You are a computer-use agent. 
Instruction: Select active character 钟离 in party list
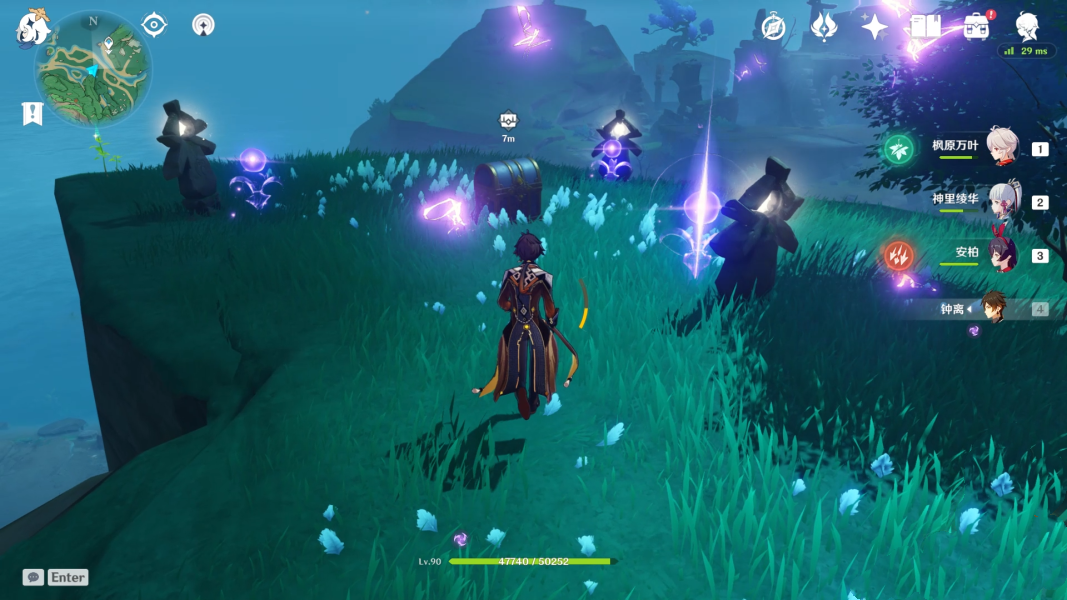pos(993,308)
